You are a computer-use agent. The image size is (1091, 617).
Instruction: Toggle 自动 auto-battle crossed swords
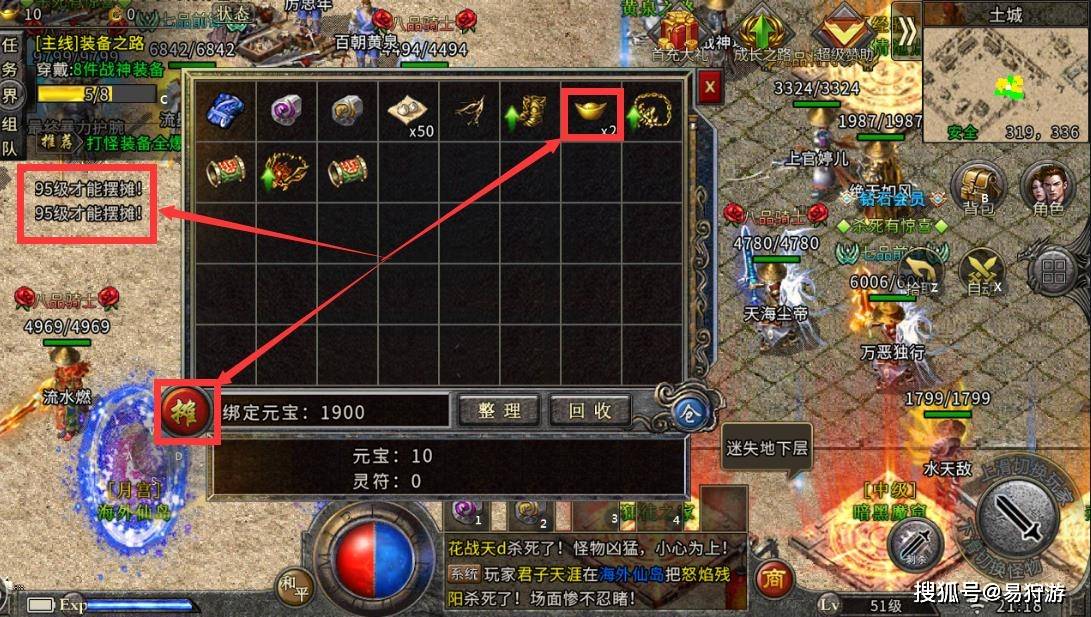coord(980,270)
